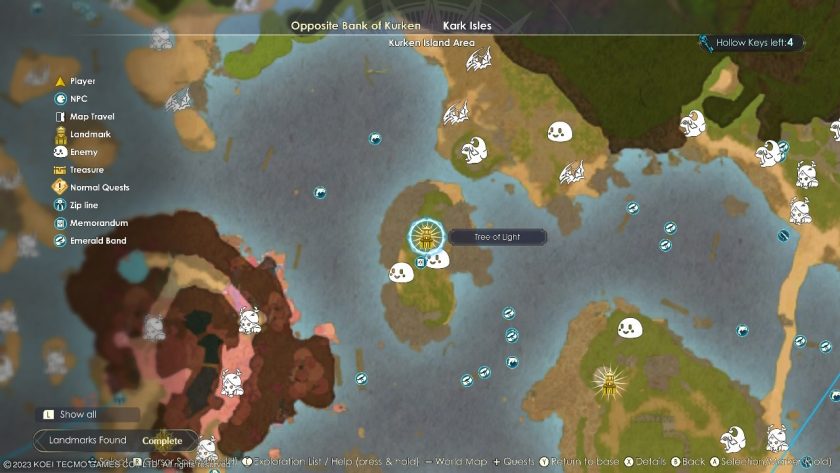Select the NPC legend entry
840x473 pixels.
pos(78,99)
